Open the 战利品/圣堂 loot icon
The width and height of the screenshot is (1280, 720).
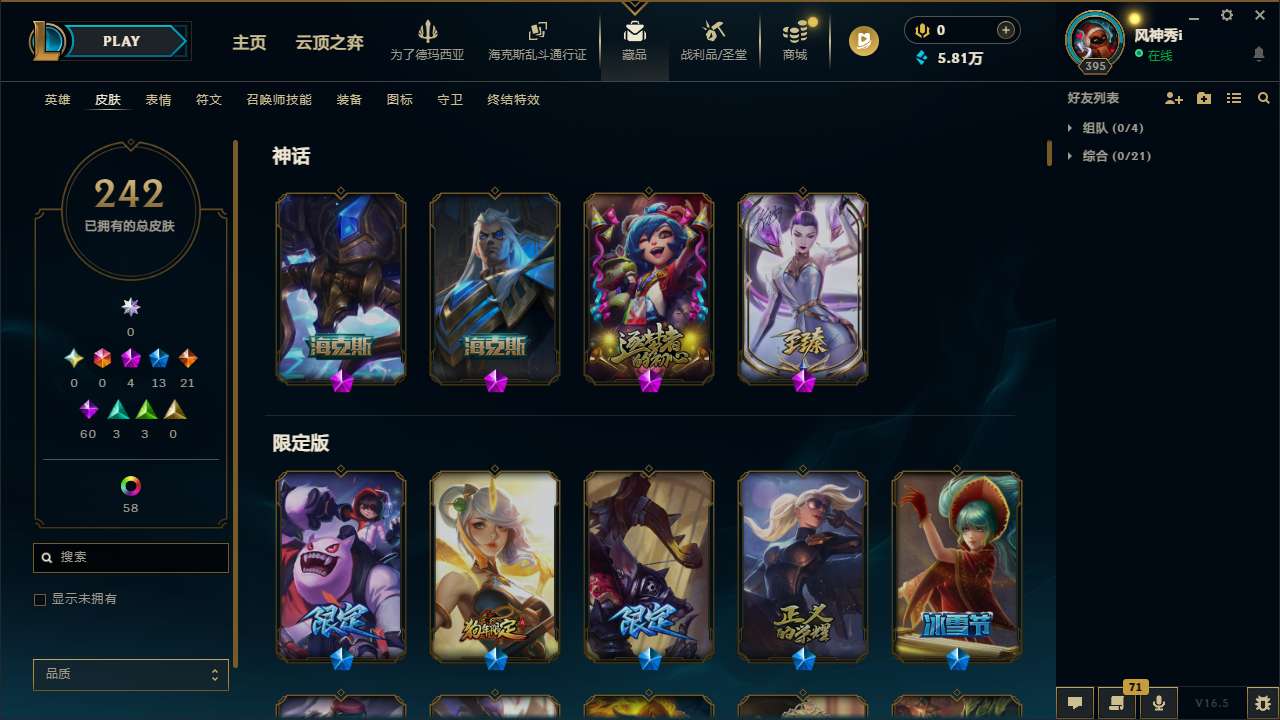(713, 32)
